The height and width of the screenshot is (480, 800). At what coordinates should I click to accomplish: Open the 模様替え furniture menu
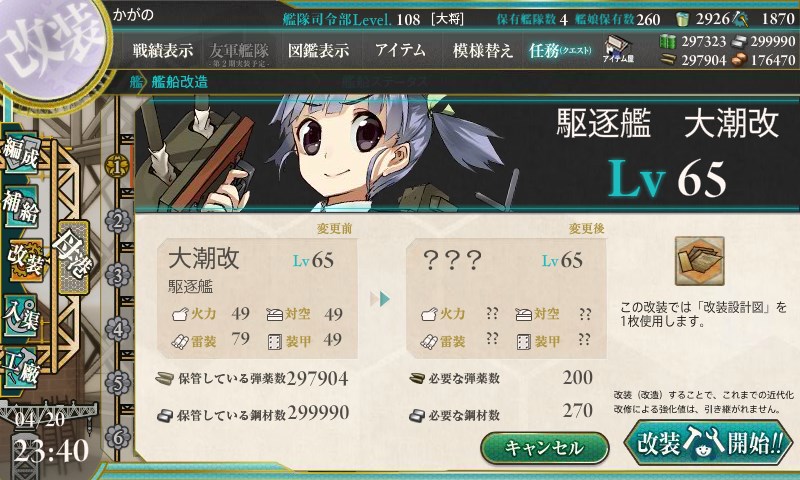483,50
